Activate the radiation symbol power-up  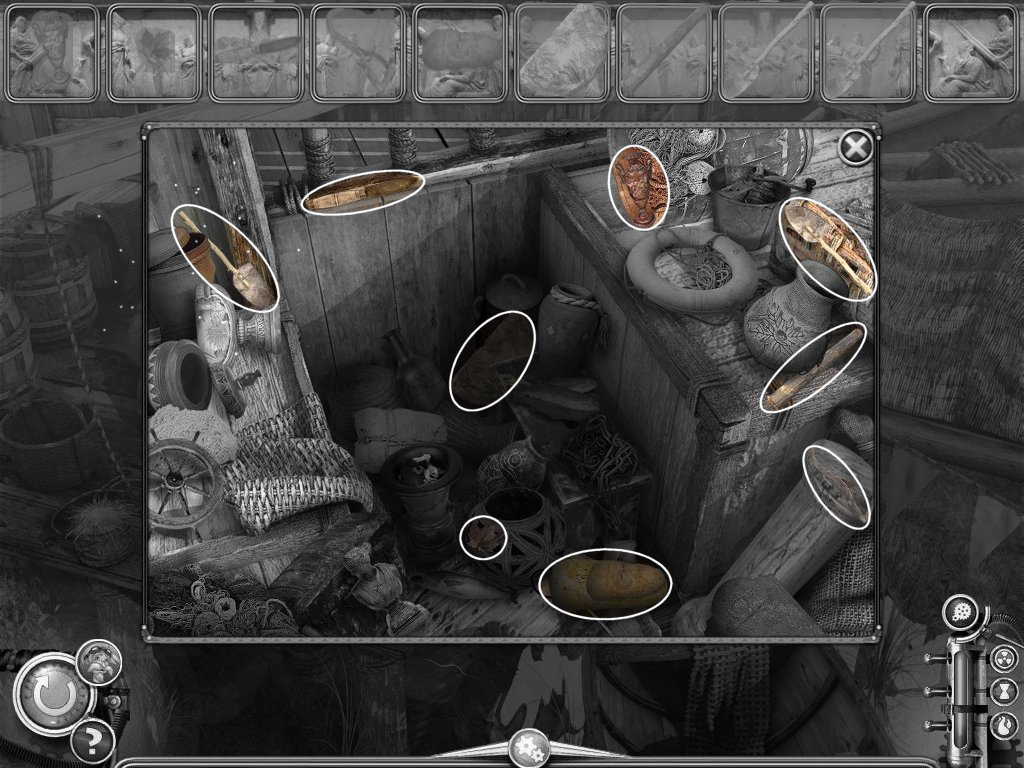point(1002,659)
